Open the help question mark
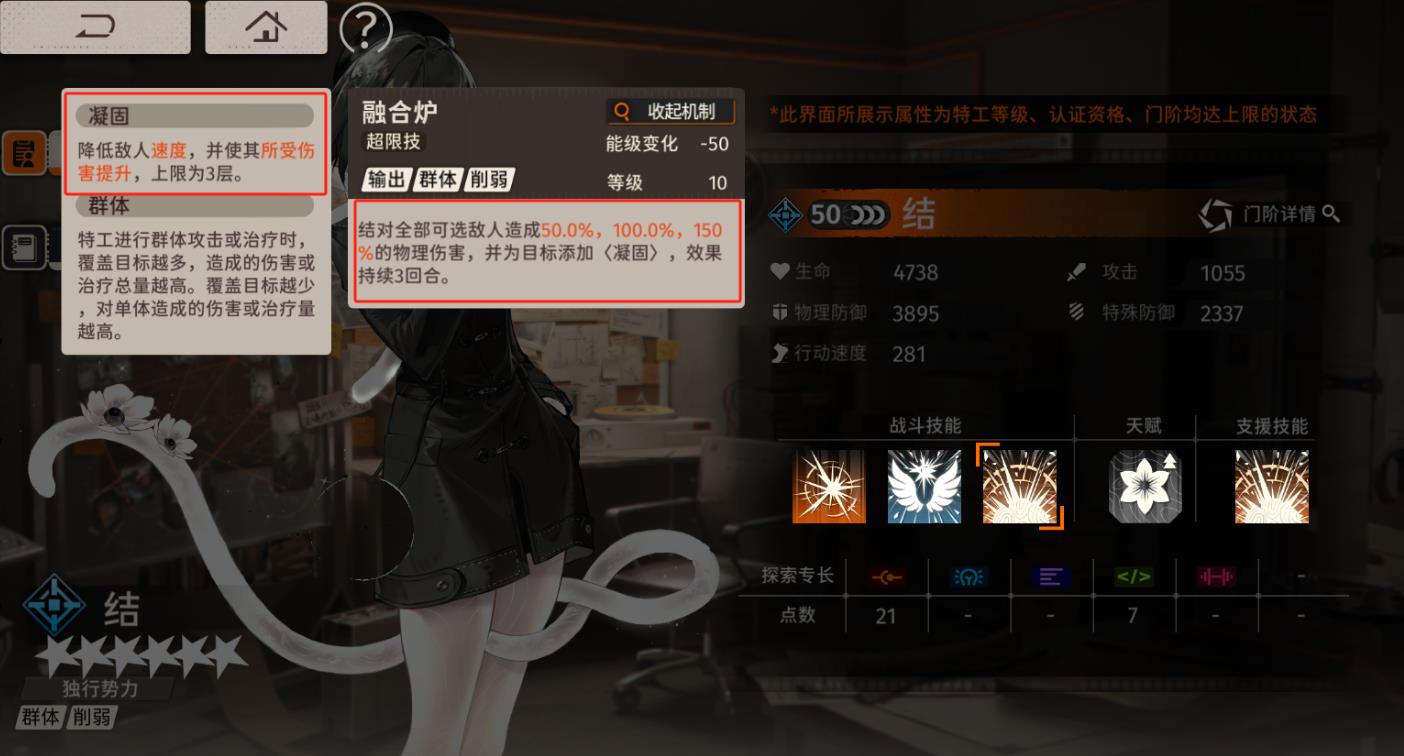 [x=365, y=30]
